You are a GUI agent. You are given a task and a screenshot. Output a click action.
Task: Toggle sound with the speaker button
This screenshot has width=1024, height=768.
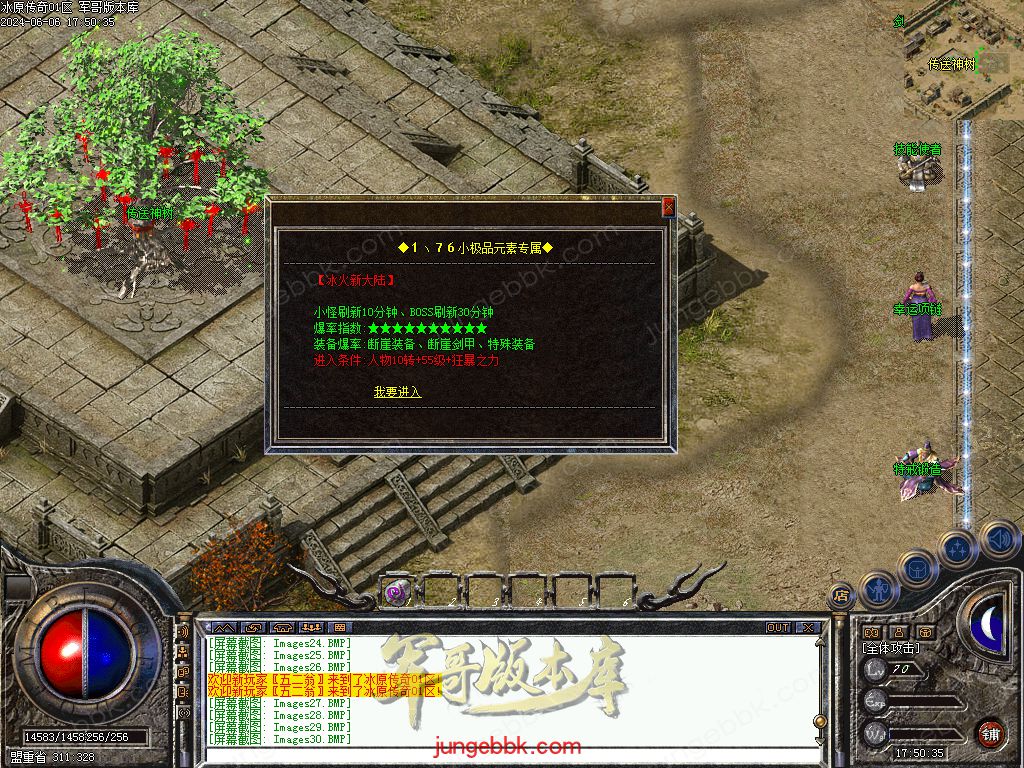pos(998,539)
